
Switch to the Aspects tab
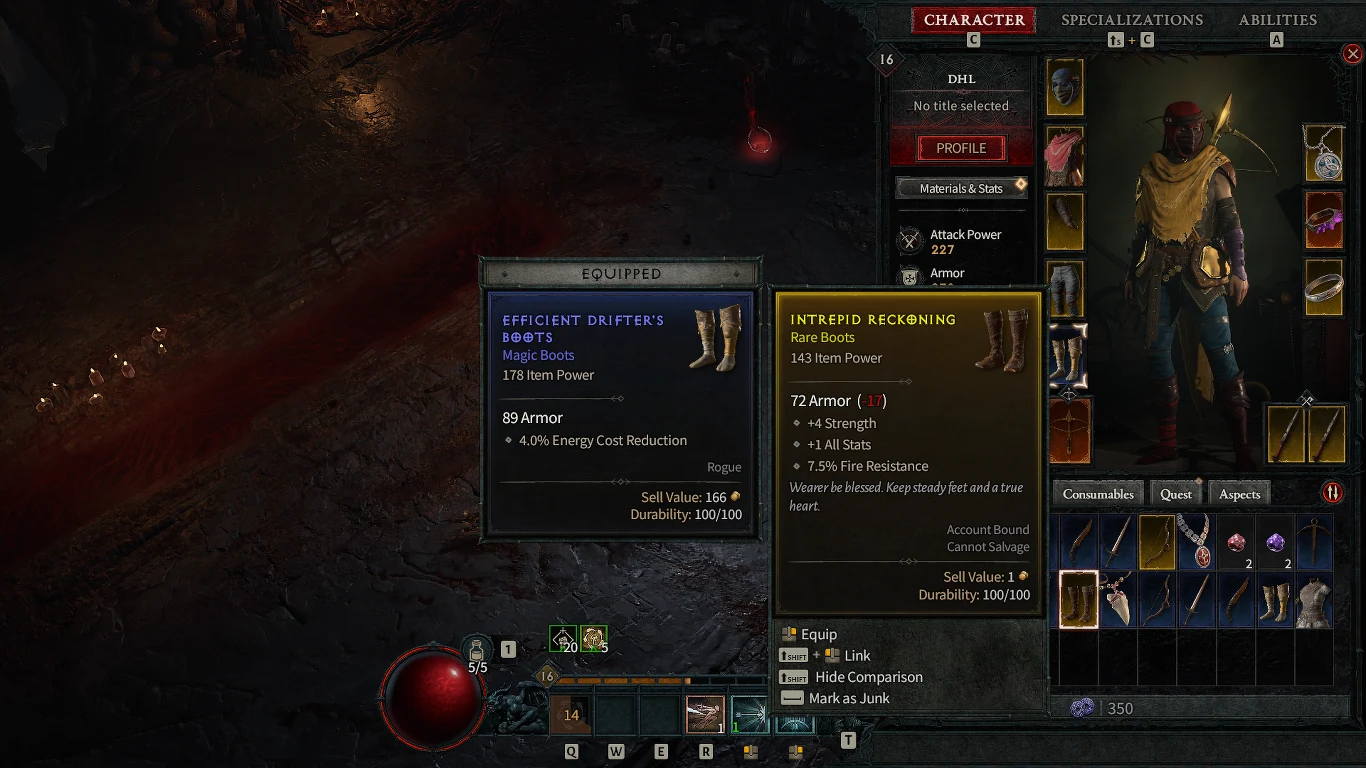(1239, 493)
